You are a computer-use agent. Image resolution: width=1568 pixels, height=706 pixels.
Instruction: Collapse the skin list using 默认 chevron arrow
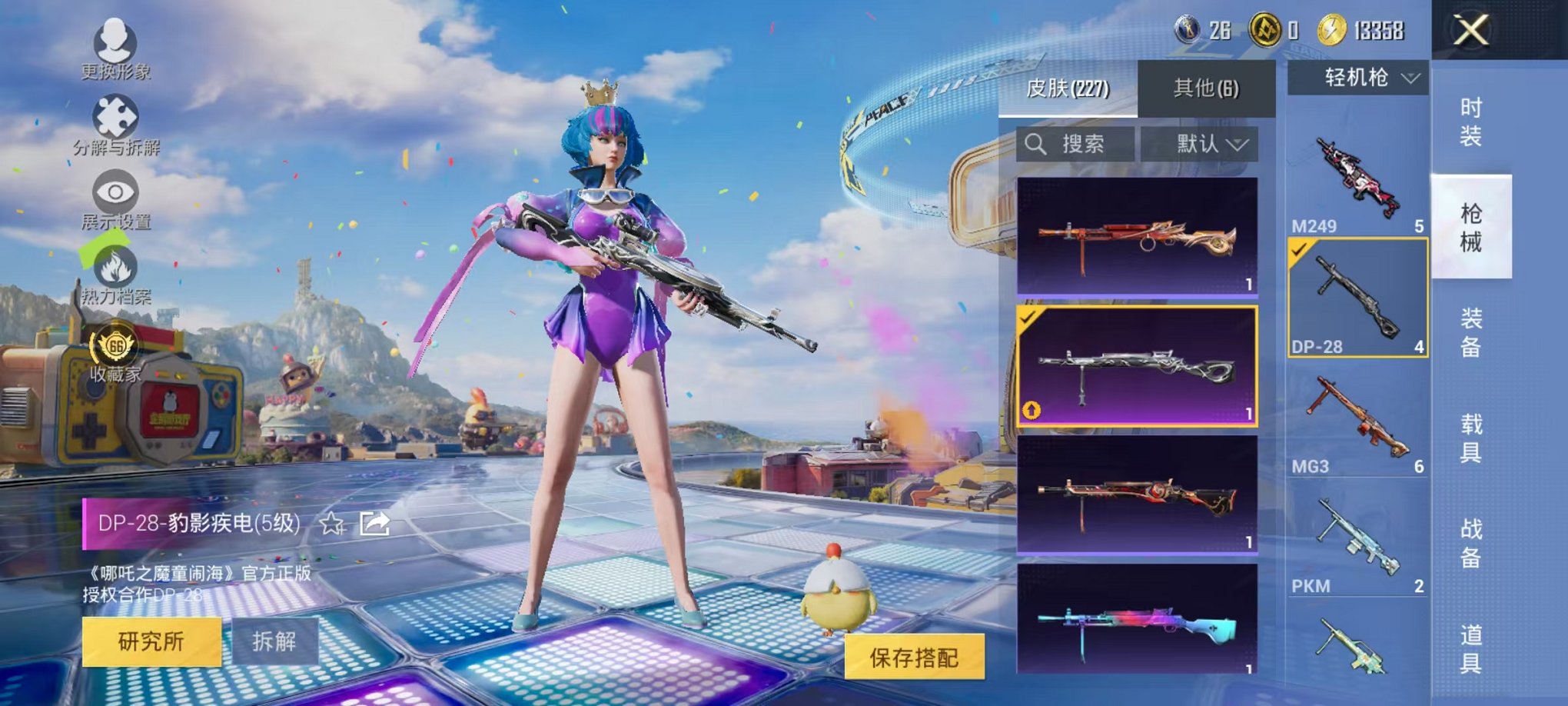pyautogui.click(x=1238, y=146)
